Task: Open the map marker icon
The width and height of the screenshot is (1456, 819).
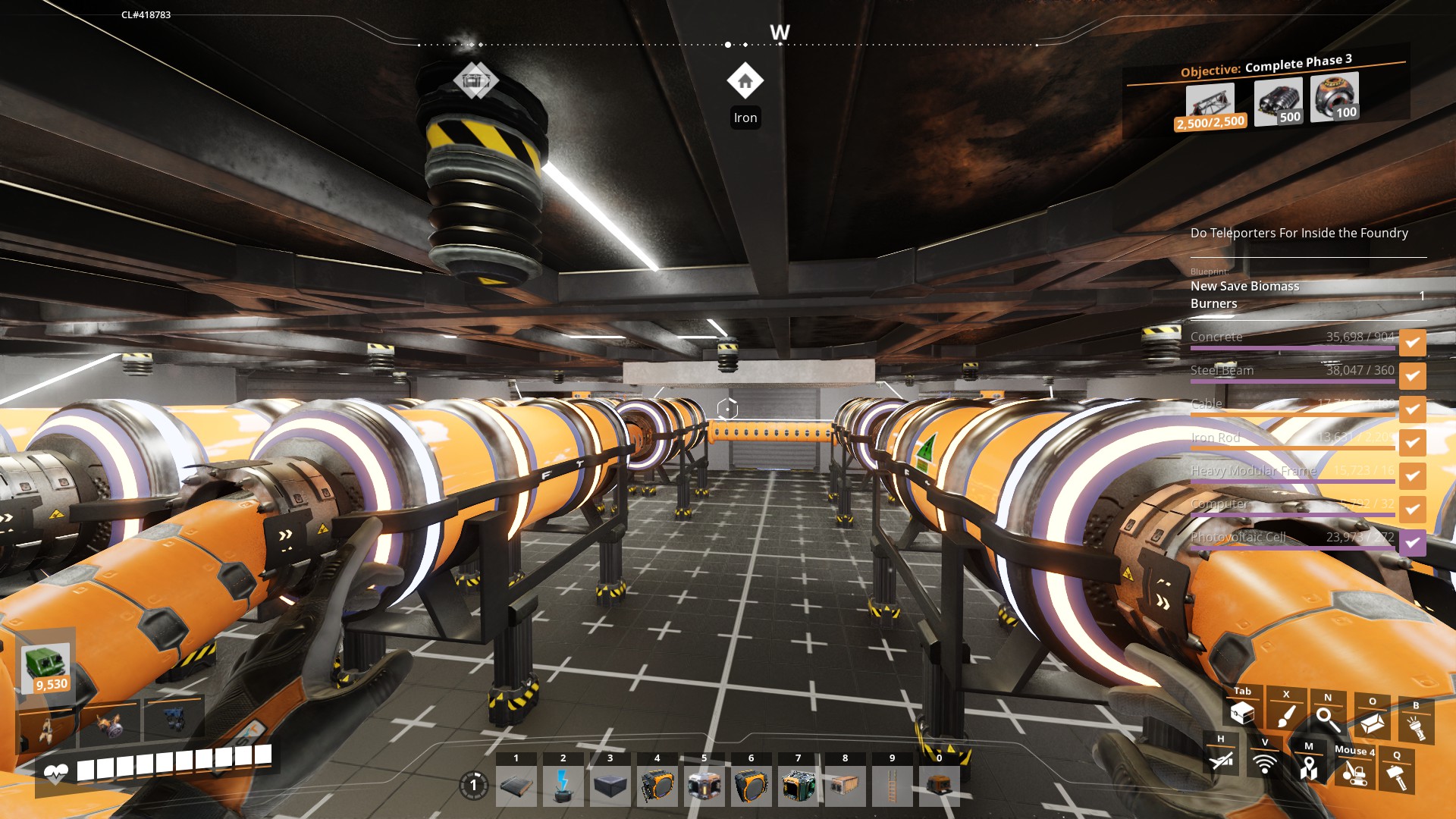Action: pyautogui.click(x=1308, y=767)
